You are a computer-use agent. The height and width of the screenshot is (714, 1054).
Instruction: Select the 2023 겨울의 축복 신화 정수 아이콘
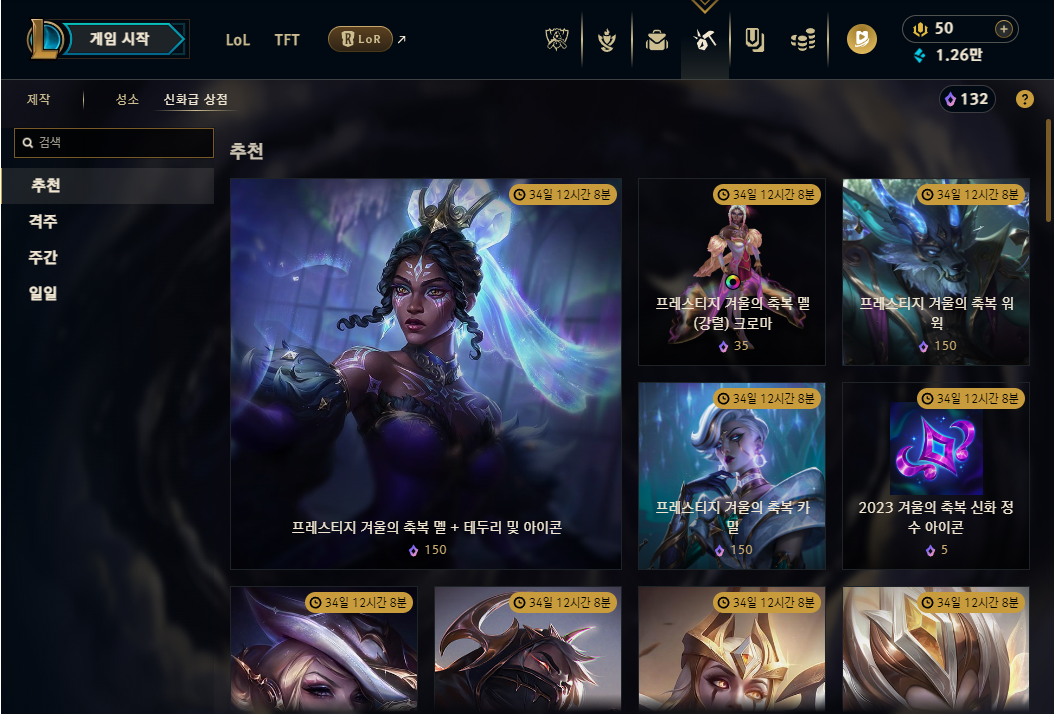936,476
